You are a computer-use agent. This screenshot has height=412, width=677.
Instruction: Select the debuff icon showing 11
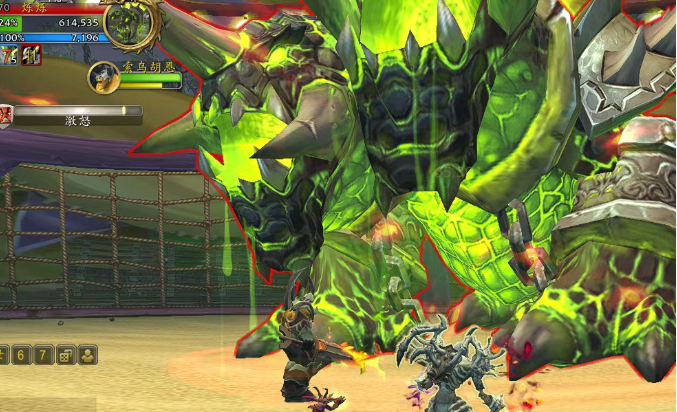click(x=31, y=54)
